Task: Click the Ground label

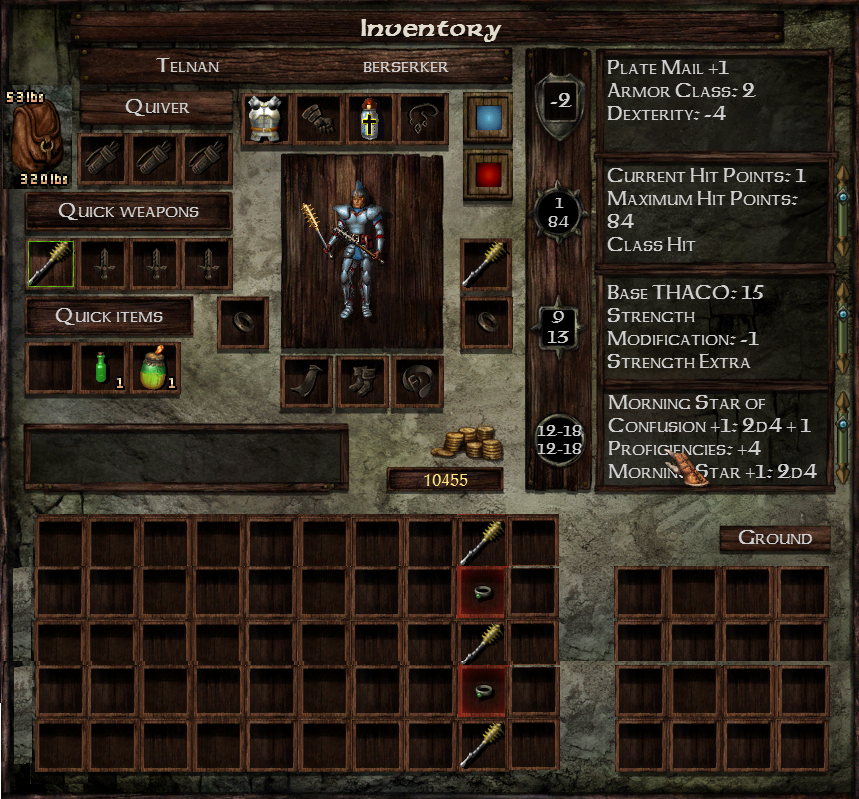Action: click(x=775, y=538)
